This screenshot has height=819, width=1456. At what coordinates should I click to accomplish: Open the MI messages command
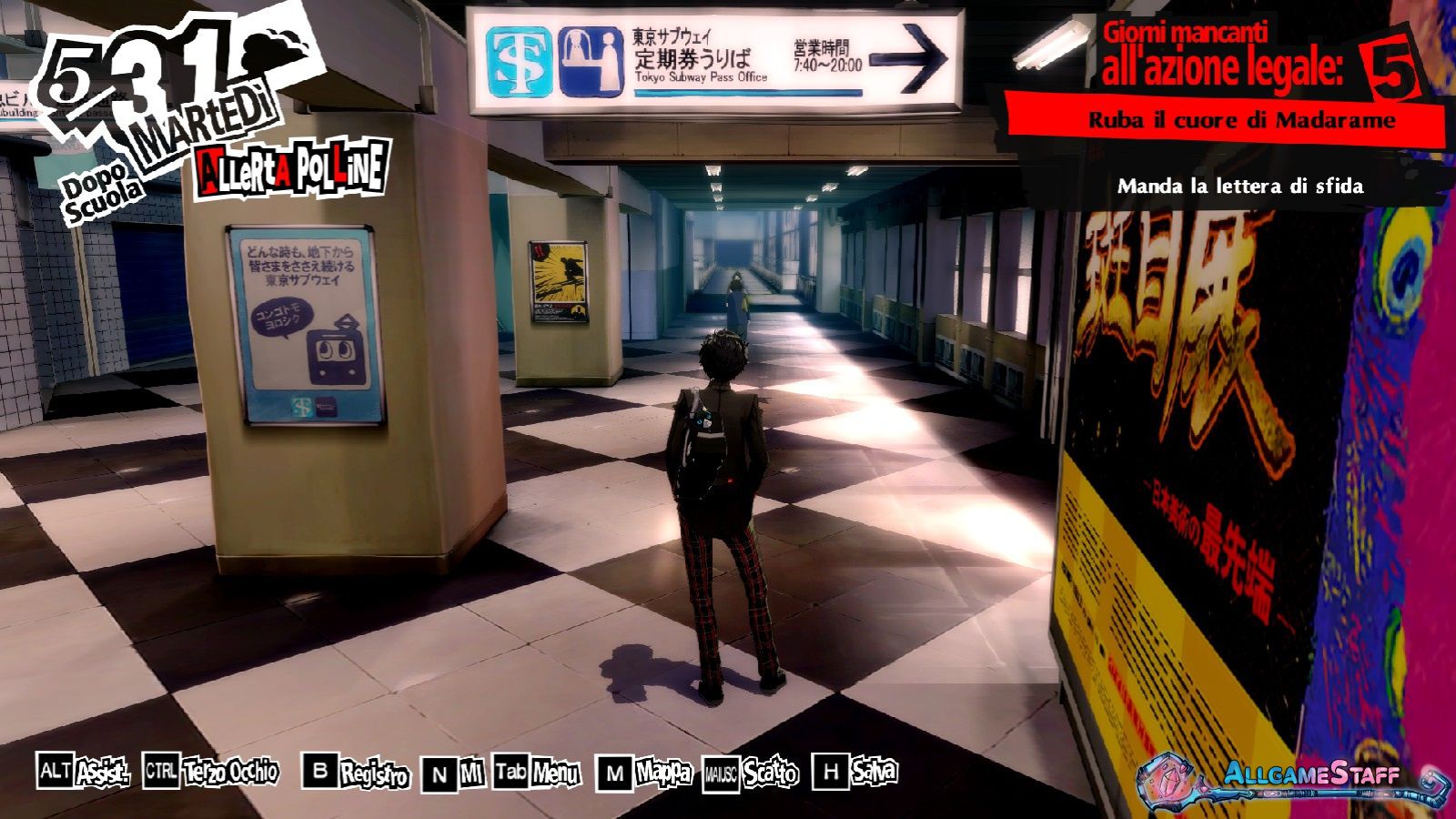[x=470, y=773]
